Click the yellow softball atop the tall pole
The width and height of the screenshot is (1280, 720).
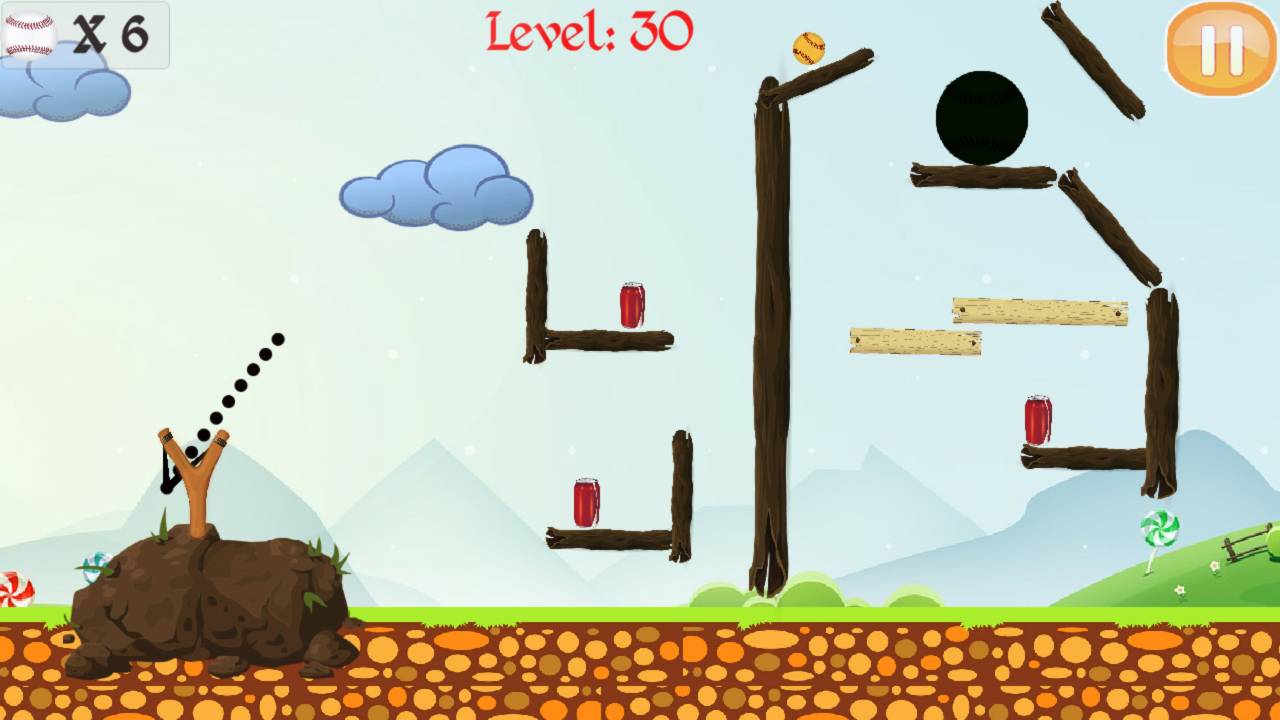pyautogui.click(x=809, y=47)
